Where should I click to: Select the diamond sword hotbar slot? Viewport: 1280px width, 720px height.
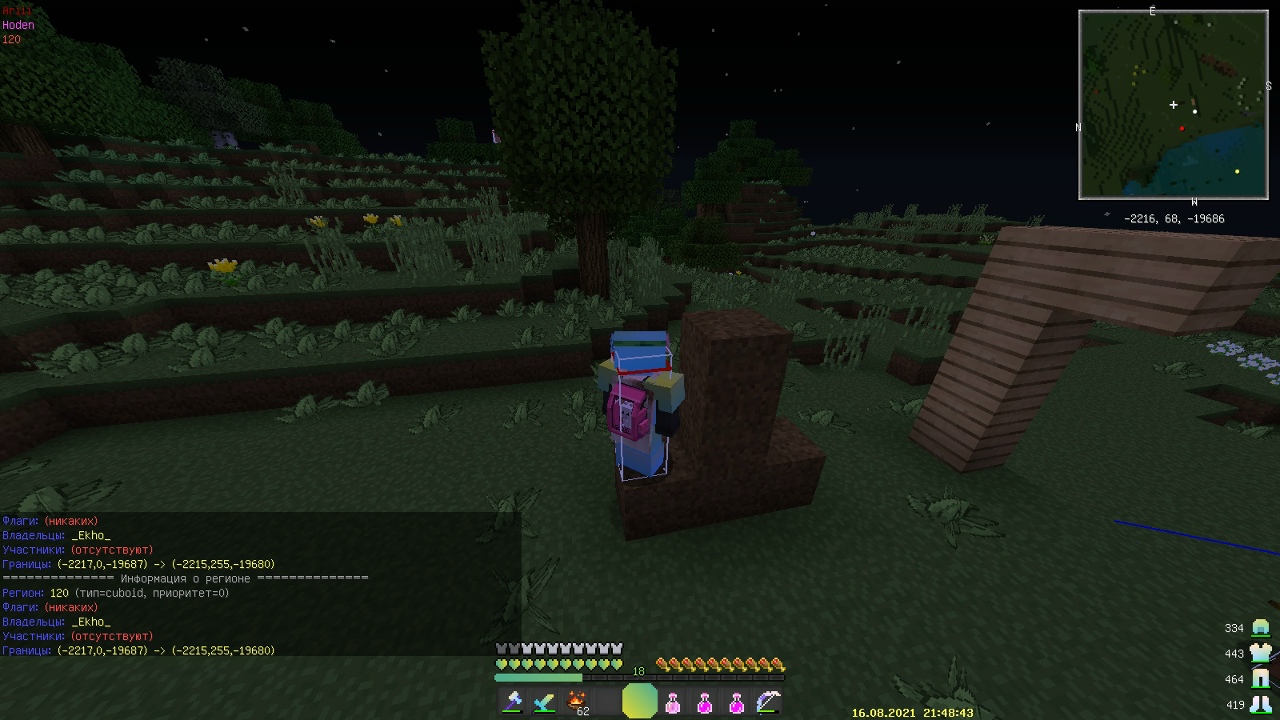[545, 702]
